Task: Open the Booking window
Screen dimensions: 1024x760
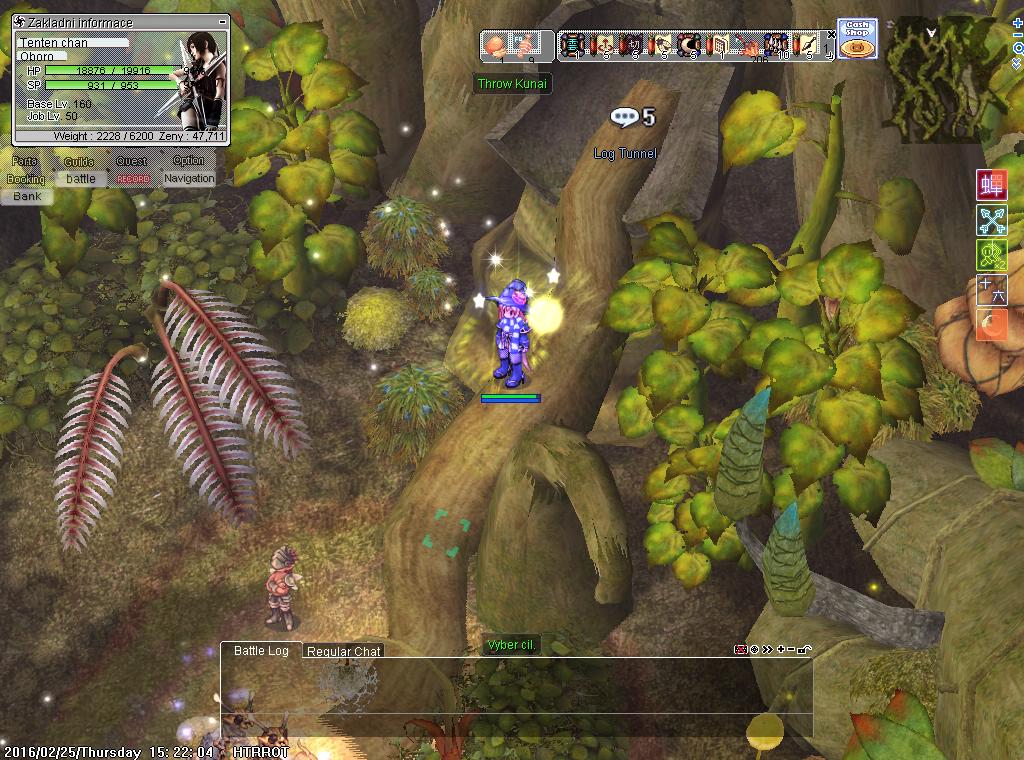Action: [26, 179]
